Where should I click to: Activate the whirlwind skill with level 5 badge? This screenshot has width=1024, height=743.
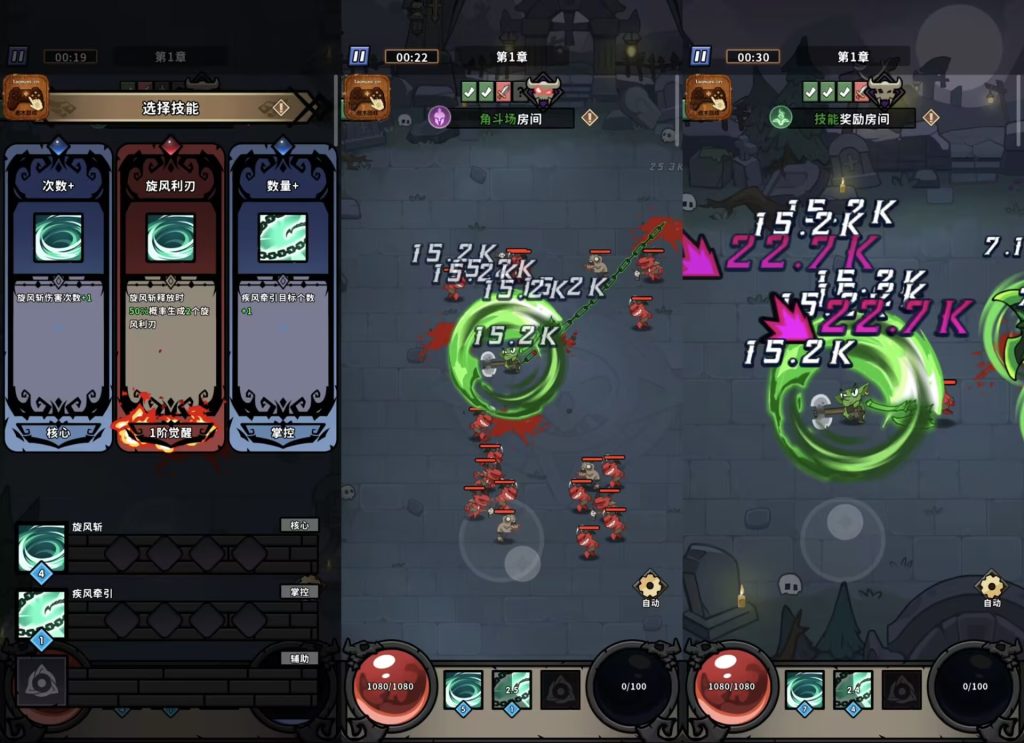tap(462, 689)
